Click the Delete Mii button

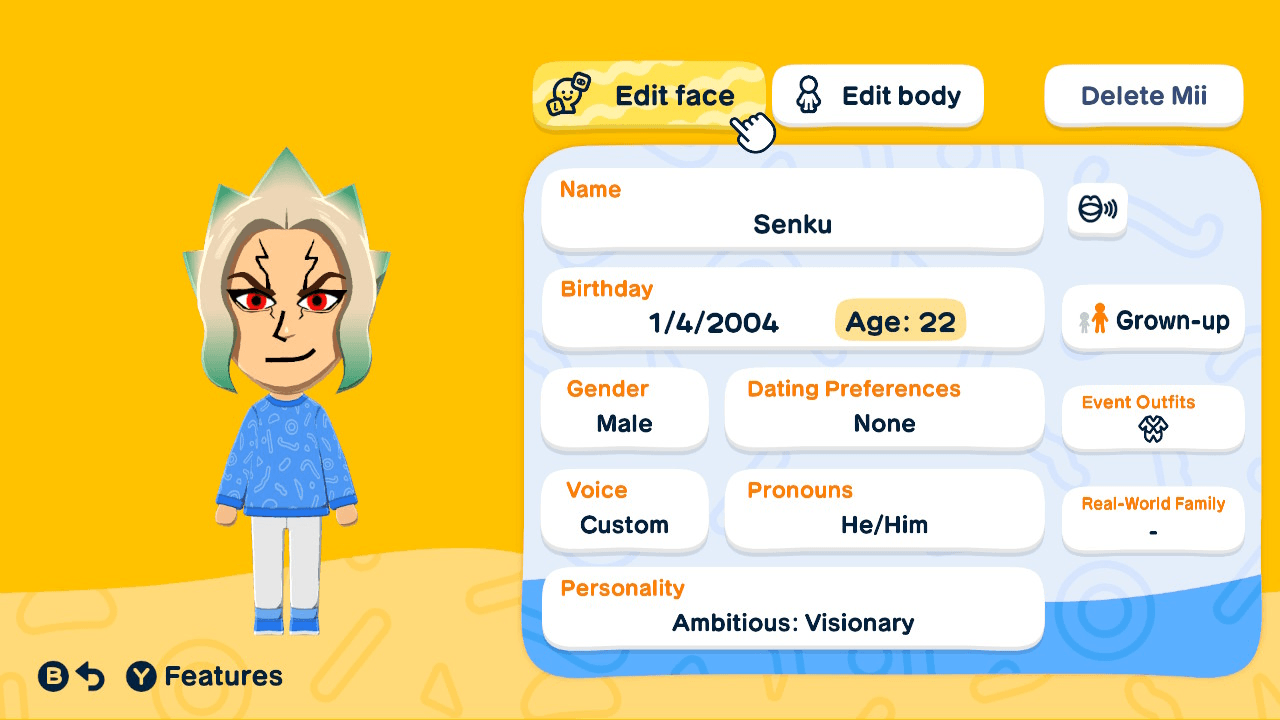pyautogui.click(x=1143, y=95)
